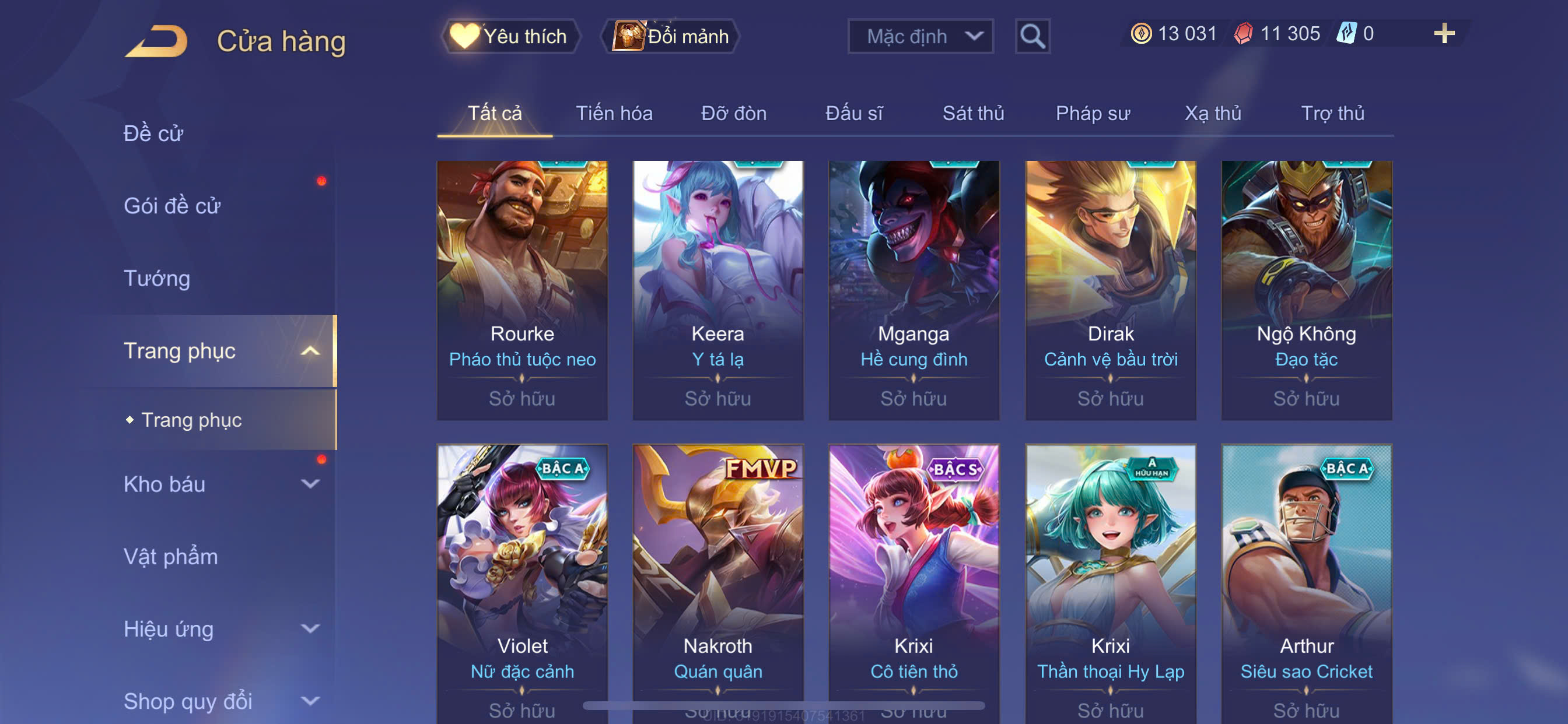This screenshot has height=724, width=1568.
Task: Open the Đề cử menu entry
Action: [x=153, y=133]
